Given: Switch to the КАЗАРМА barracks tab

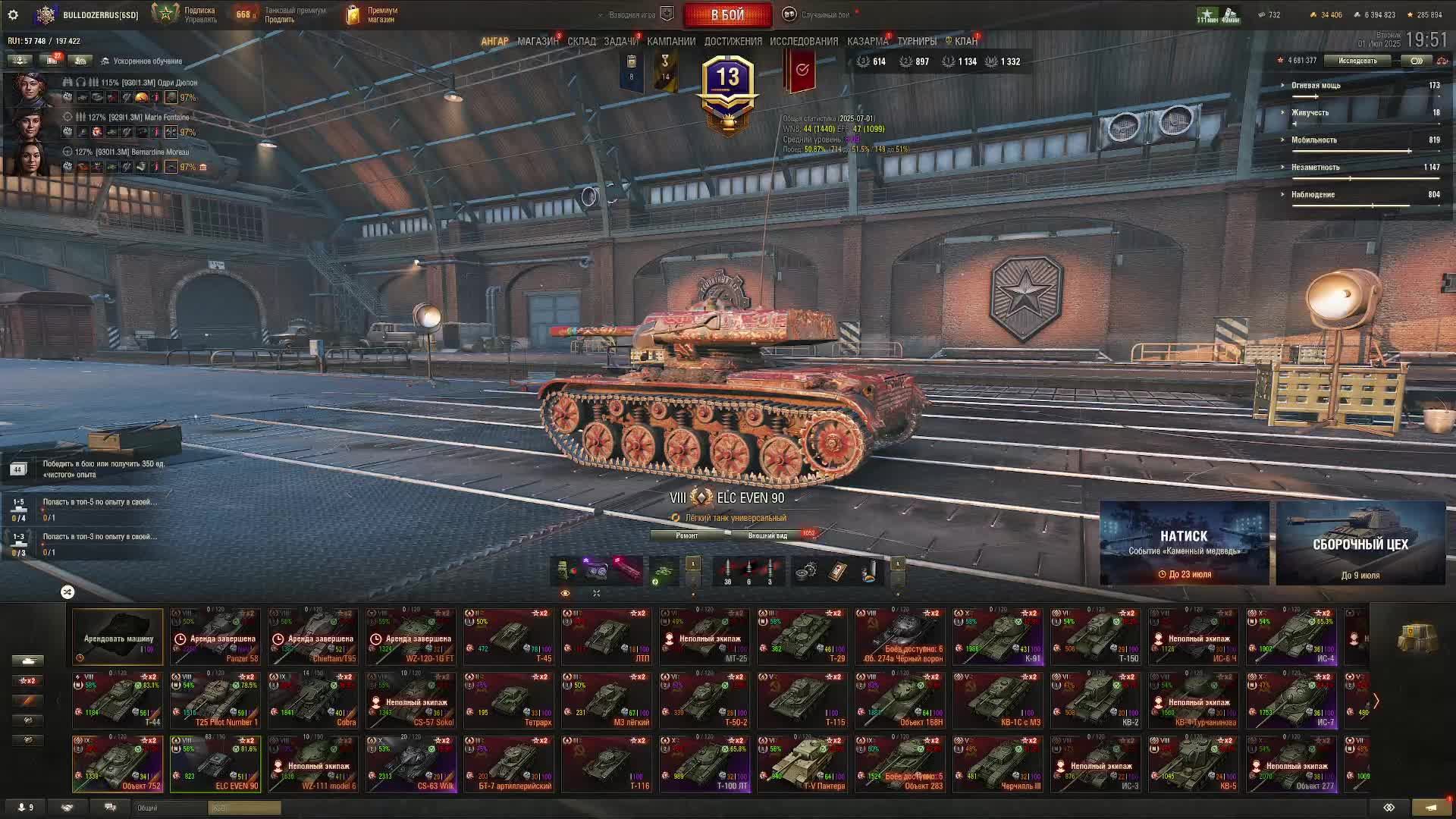Looking at the screenshot, I should click(x=867, y=42).
